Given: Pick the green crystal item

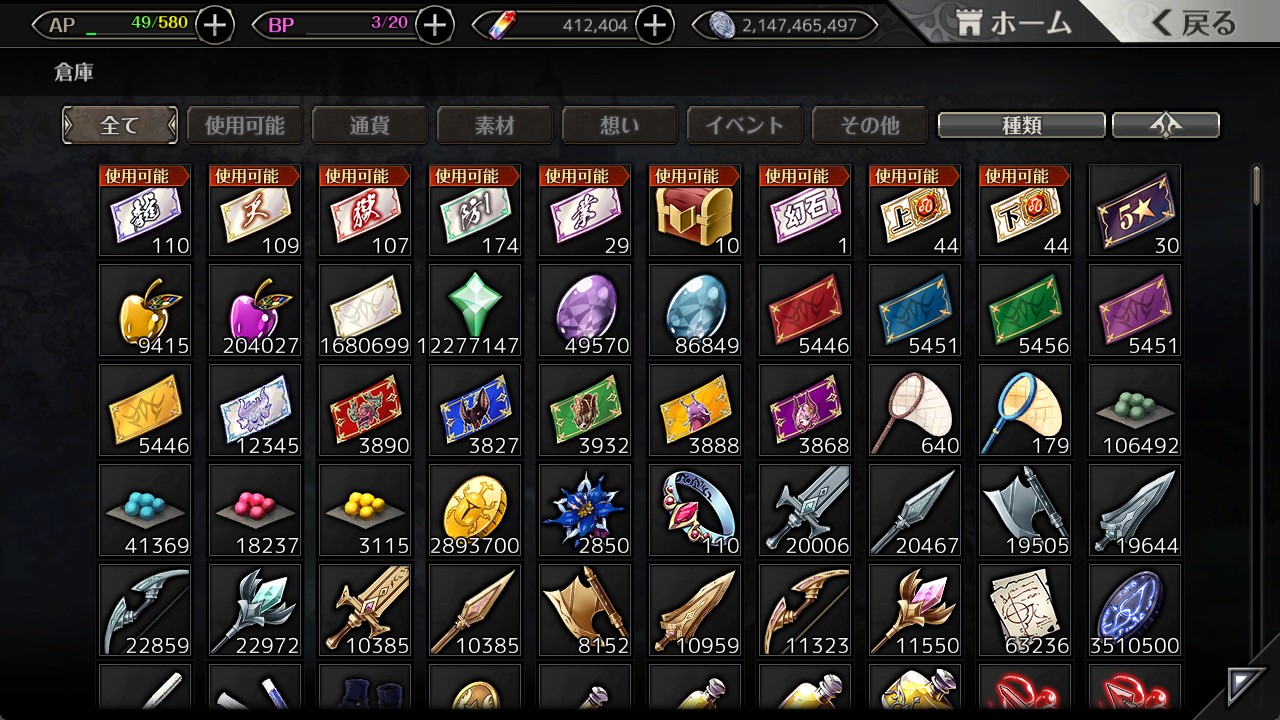Looking at the screenshot, I should [475, 311].
